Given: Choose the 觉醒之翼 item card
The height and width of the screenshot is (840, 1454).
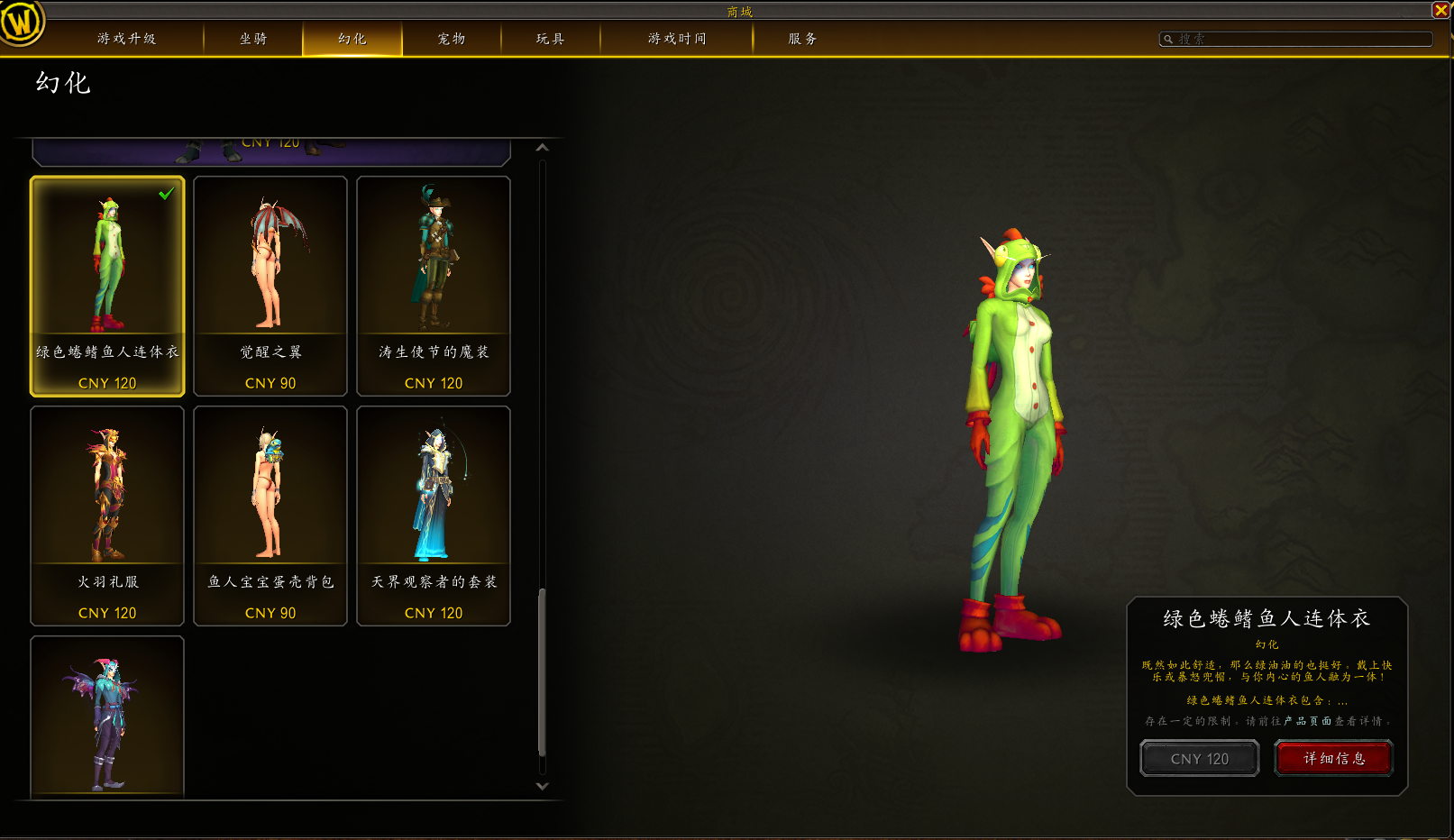Looking at the screenshot, I should coord(270,286).
